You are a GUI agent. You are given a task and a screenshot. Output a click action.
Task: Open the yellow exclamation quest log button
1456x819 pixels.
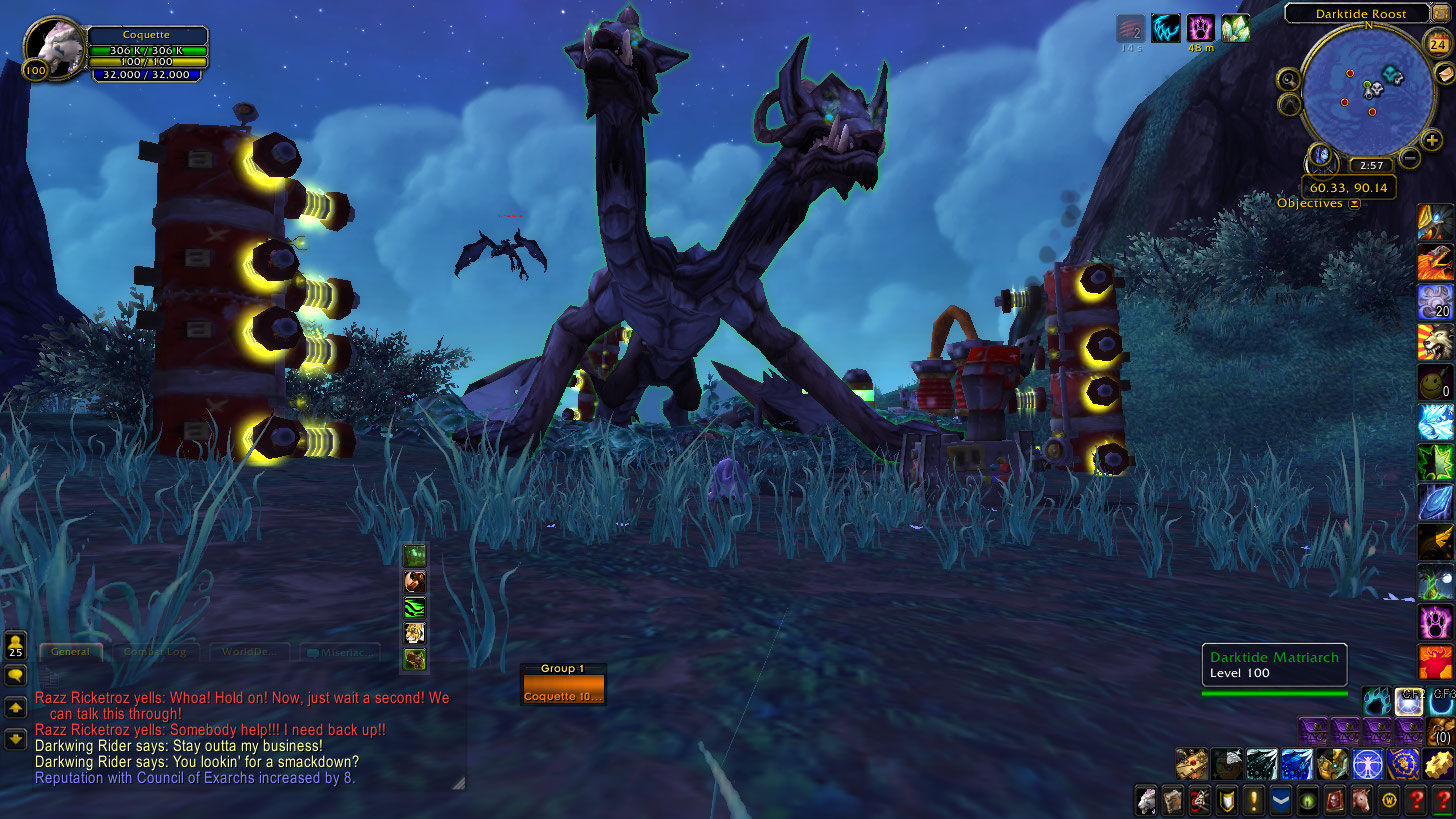click(x=1255, y=800)
